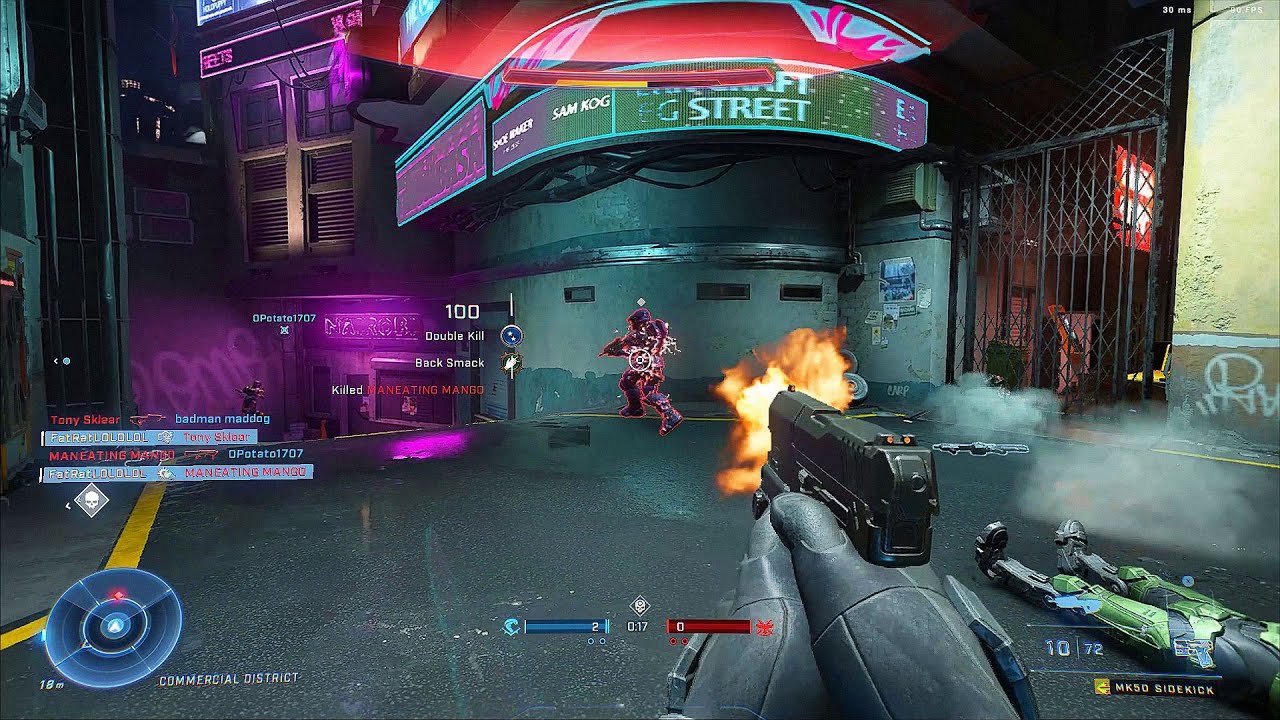Click the Back Smack medal icon

point(511,363)
